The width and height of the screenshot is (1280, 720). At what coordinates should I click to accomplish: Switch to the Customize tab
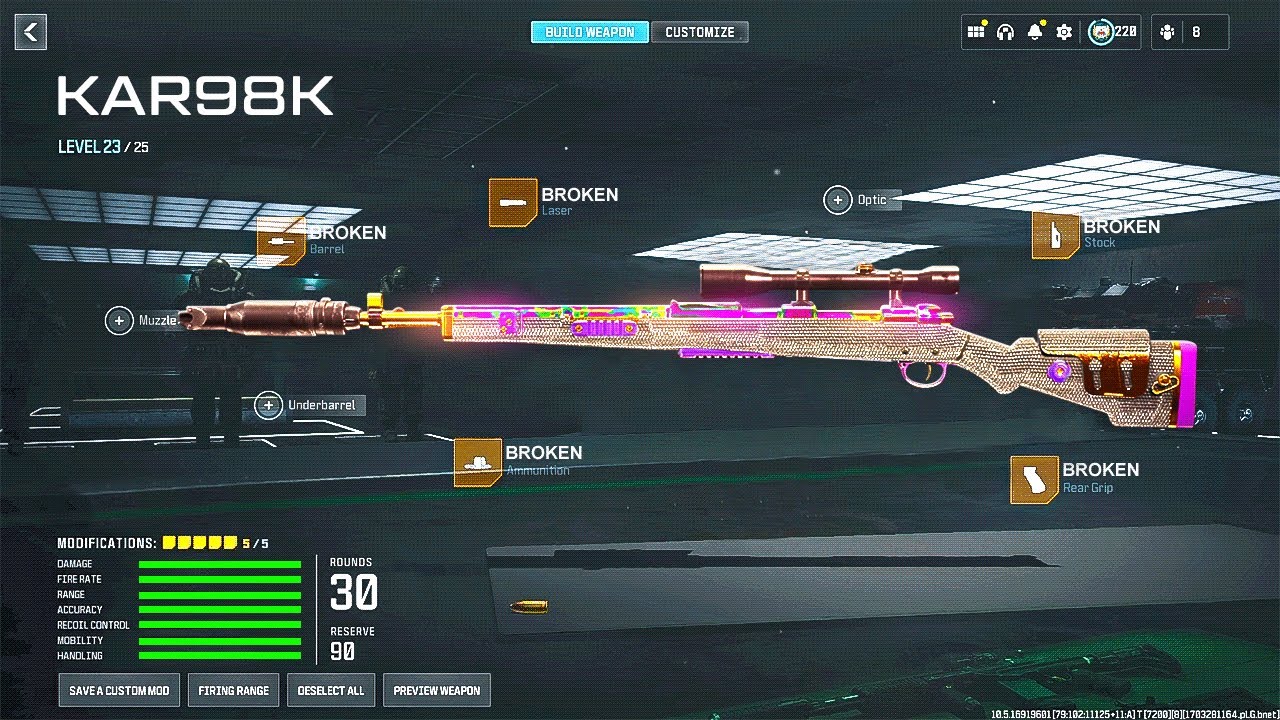[700, 32]
